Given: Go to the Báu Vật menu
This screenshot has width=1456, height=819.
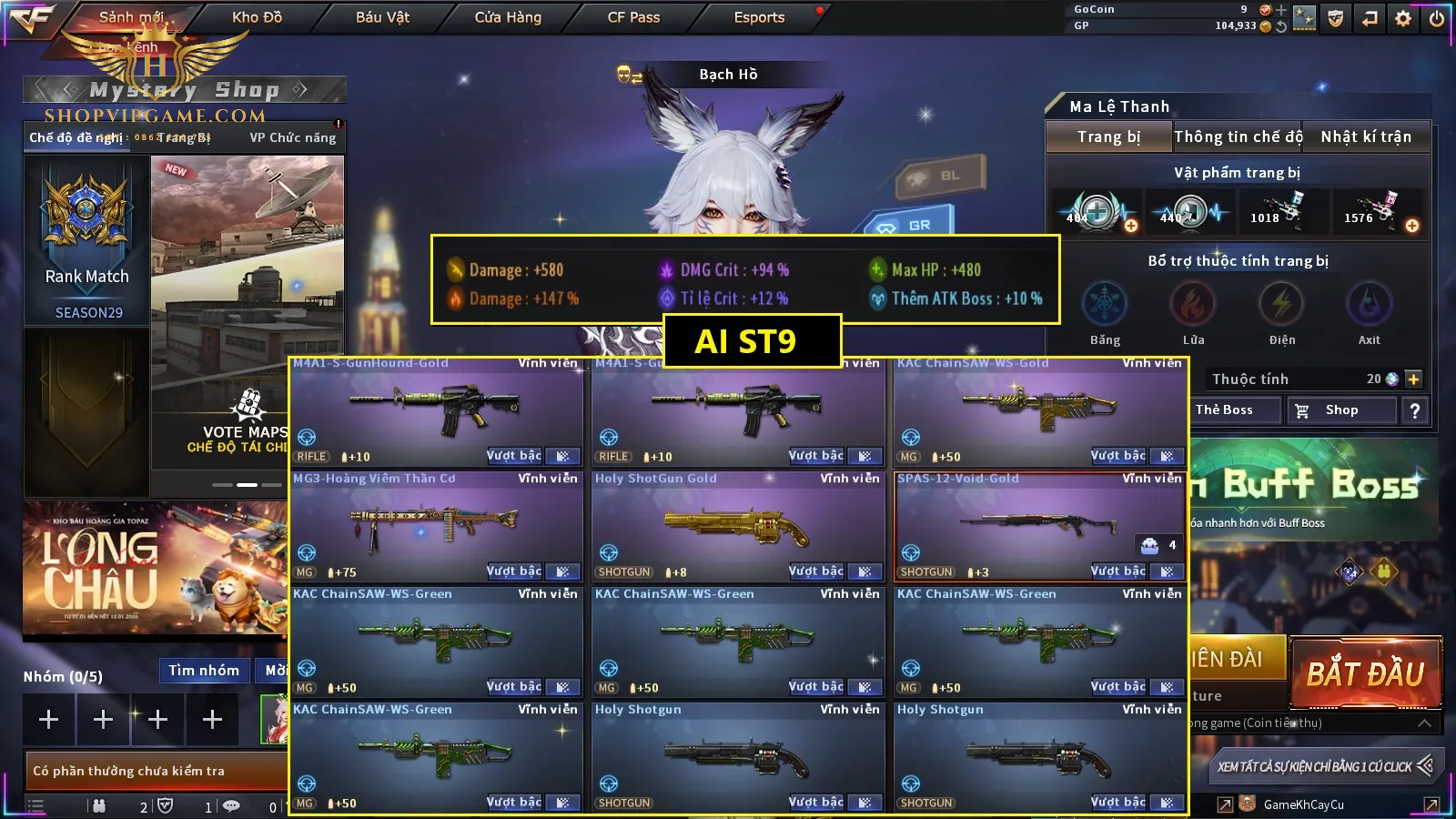Looking at the screenshot, I should tap(382, 17).
